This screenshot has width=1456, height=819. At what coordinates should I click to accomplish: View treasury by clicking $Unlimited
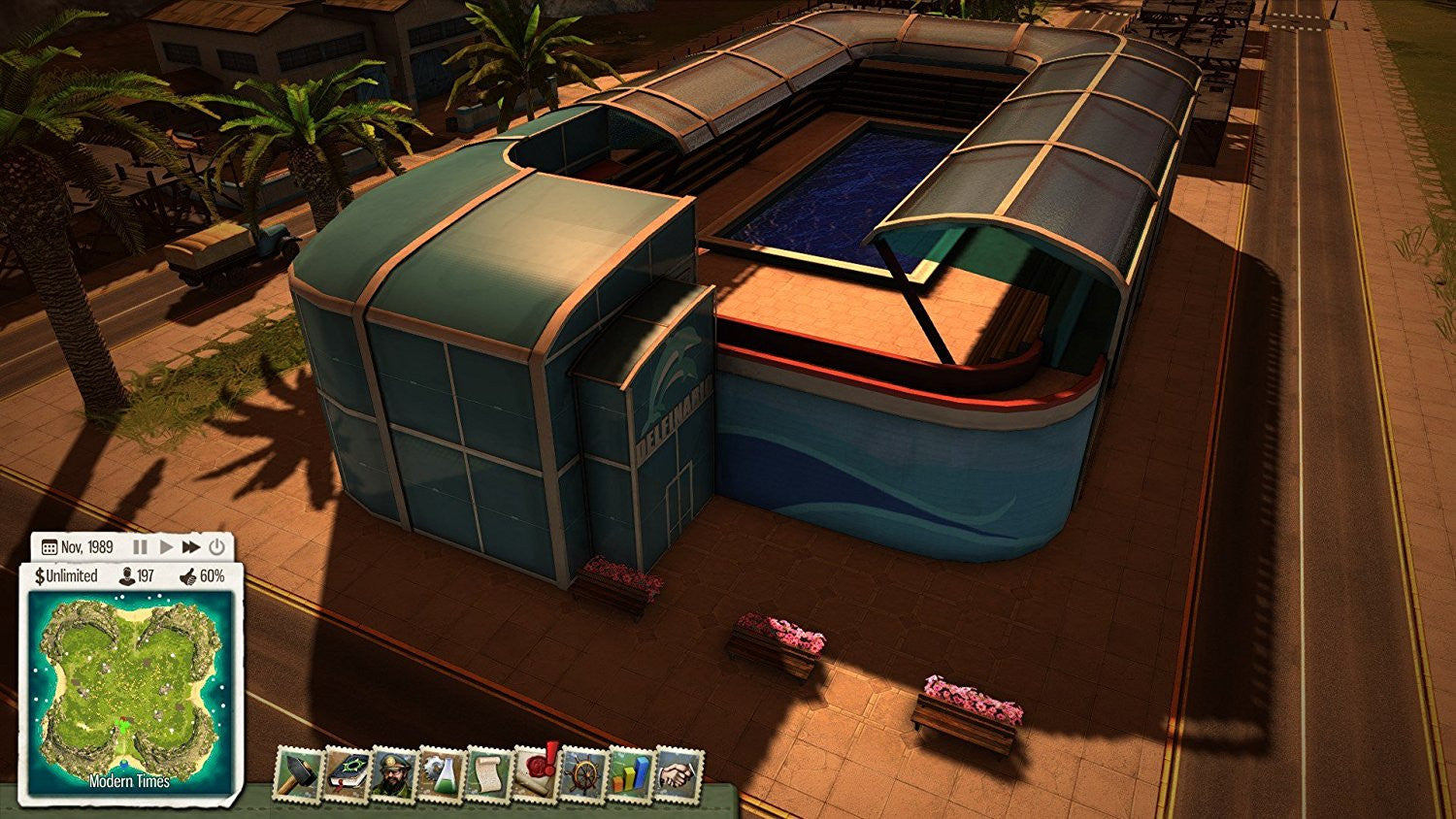click(x=66, y=575)
